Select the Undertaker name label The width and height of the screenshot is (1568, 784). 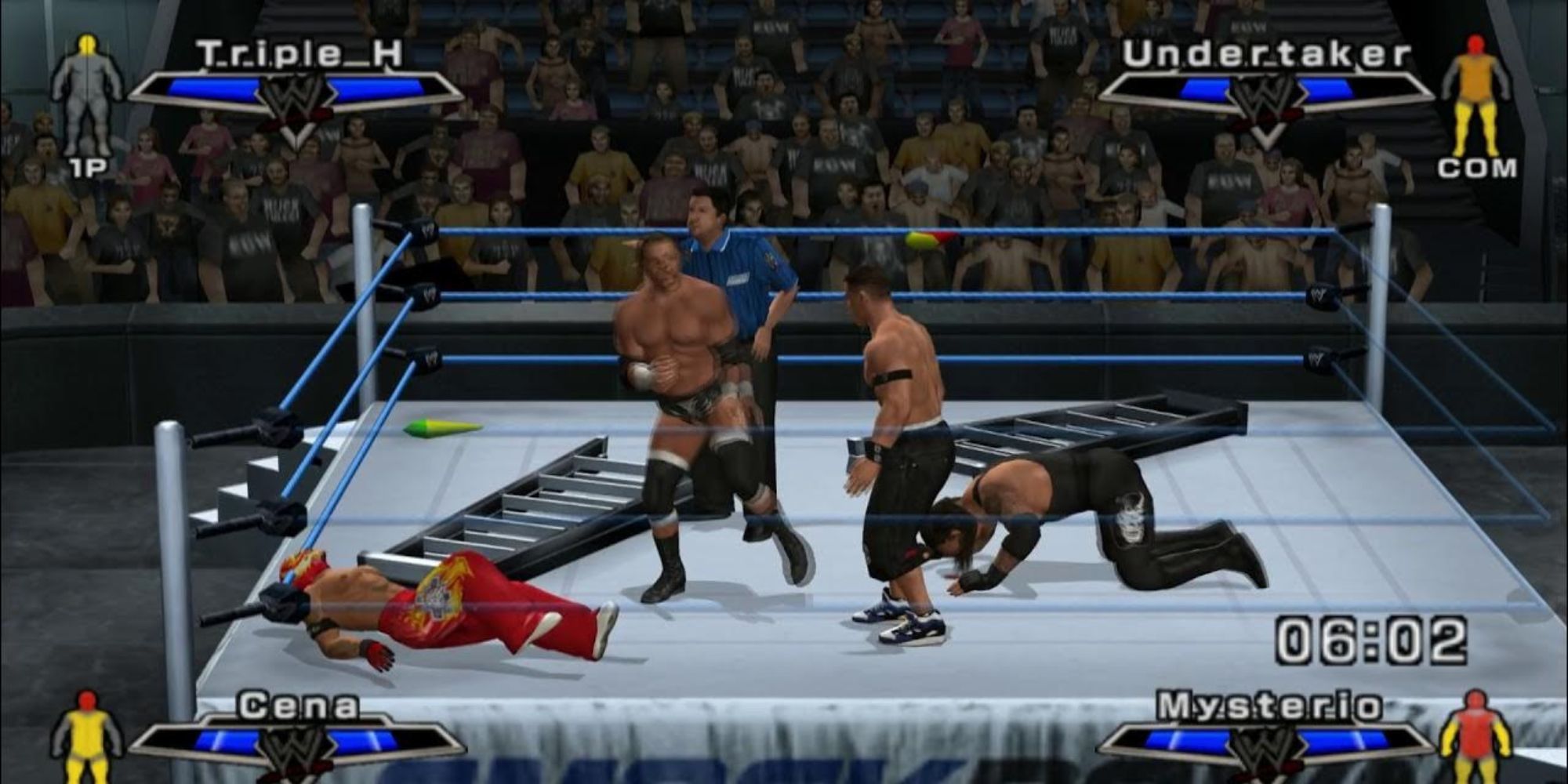tap(1266, 55)
